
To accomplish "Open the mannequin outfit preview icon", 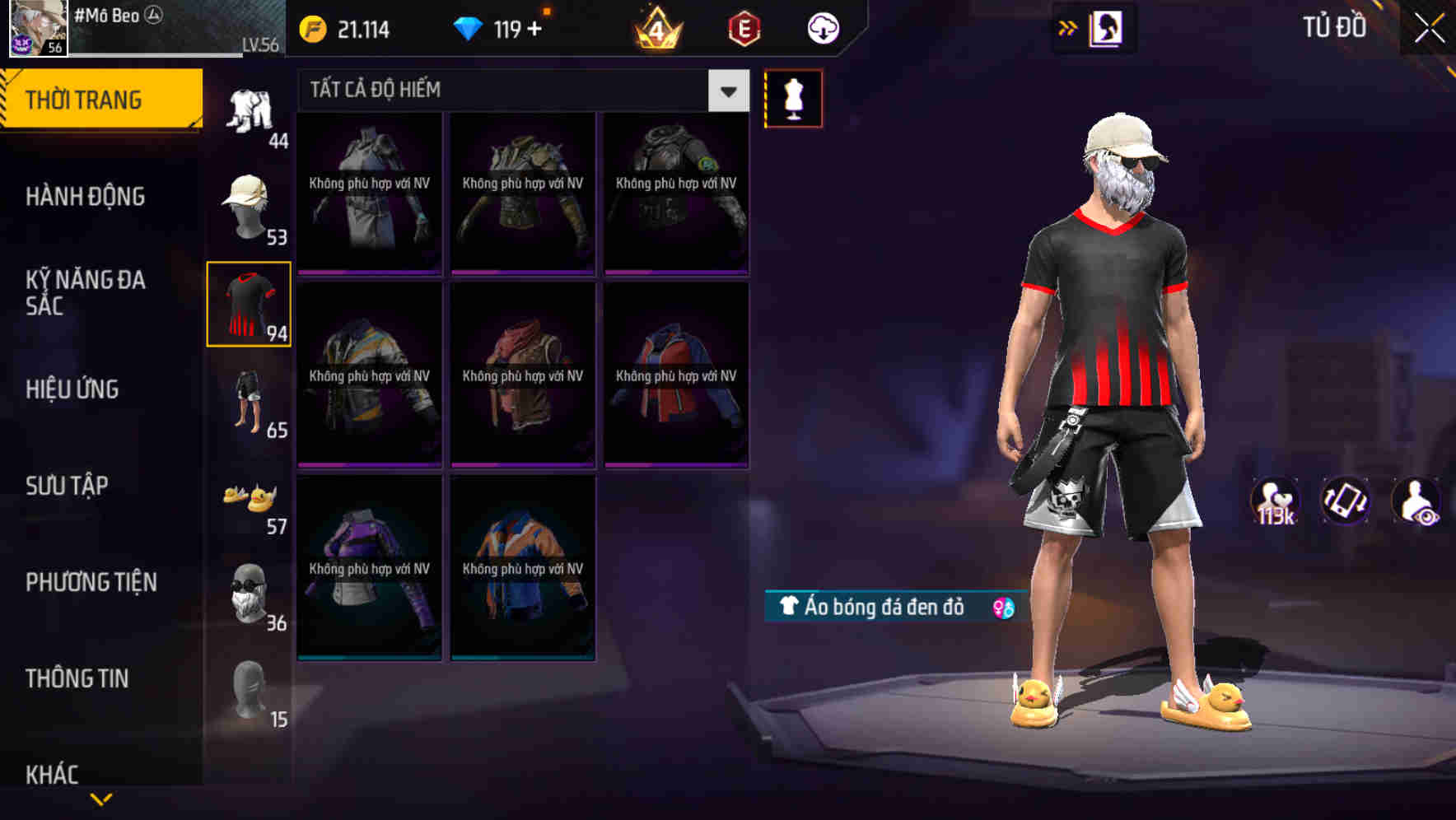I will [x=793, y=97].
